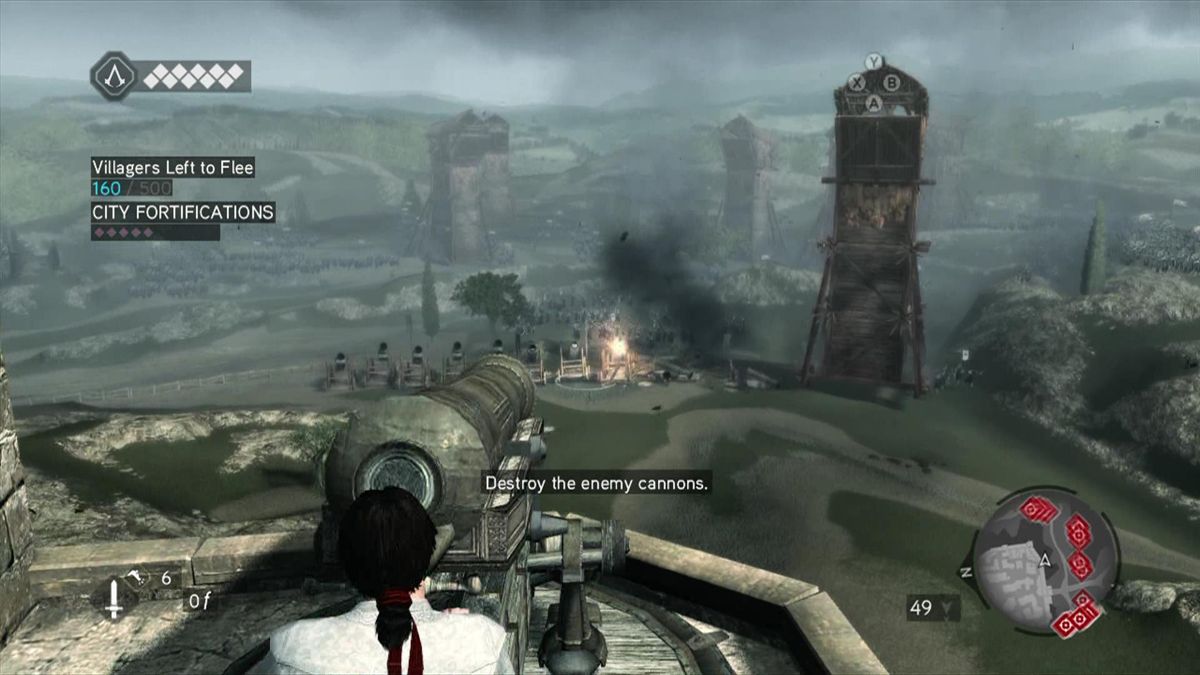
Task: Open the equipped sword weapon icon
Action: click(113, 598)
